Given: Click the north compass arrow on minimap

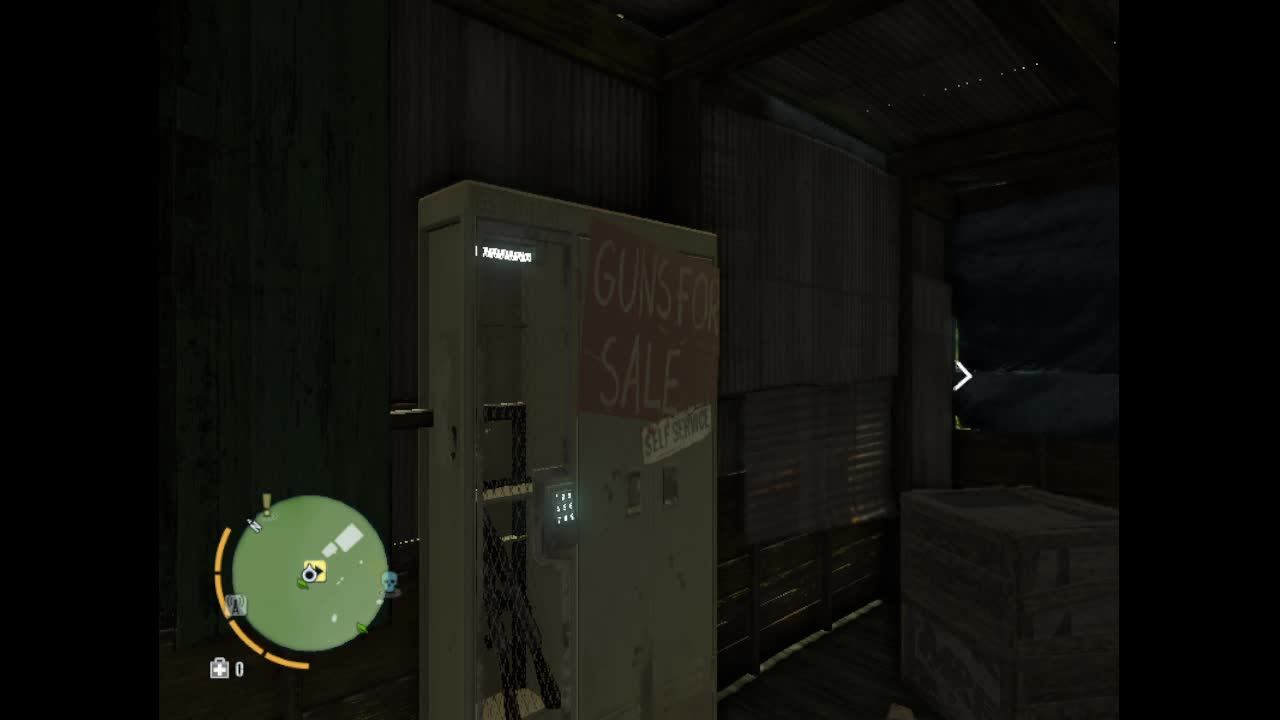Looking at the screenshot, I should pyautogui.click(x=255, y=527).
